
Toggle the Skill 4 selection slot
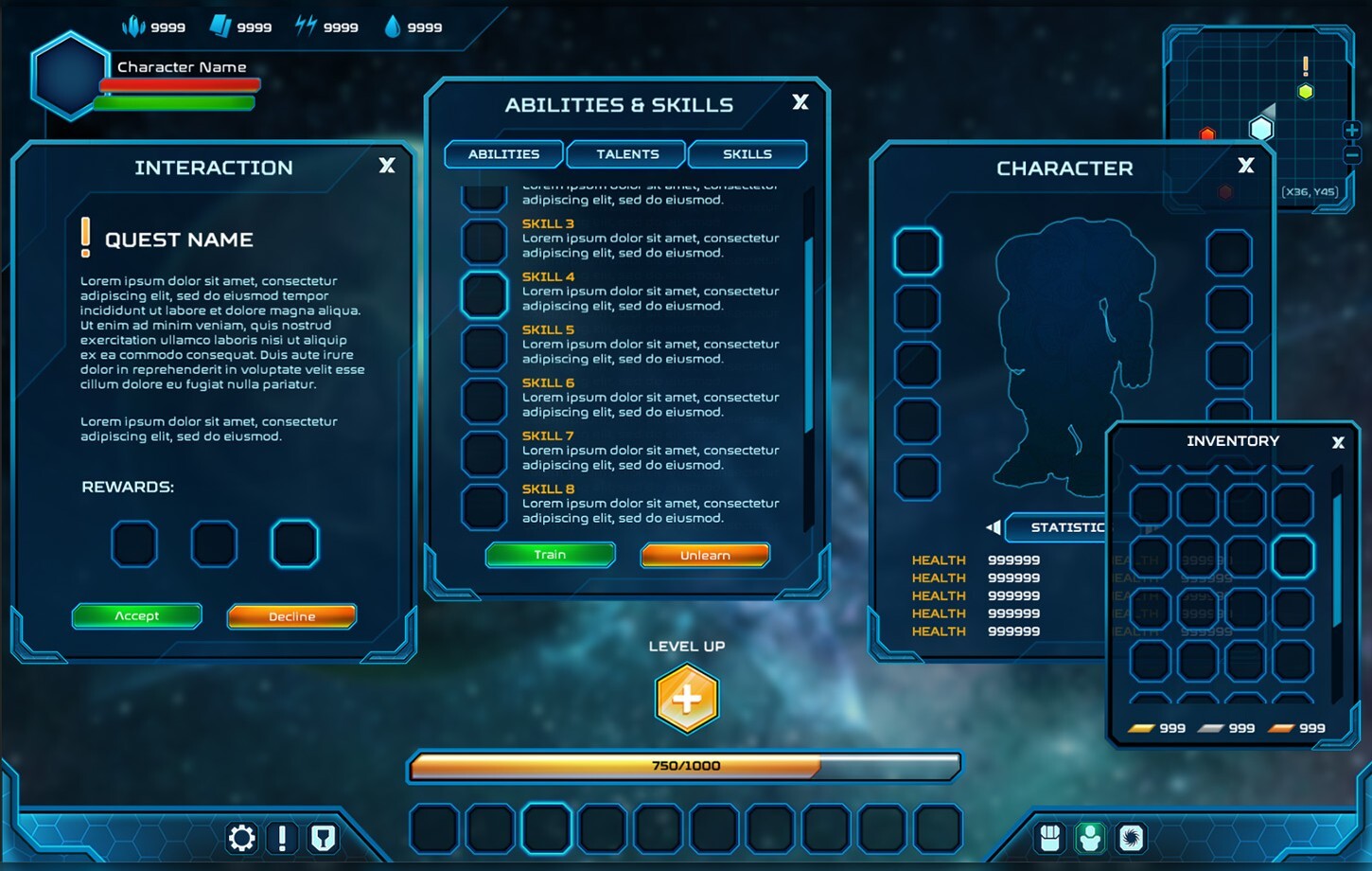point(484,293)
